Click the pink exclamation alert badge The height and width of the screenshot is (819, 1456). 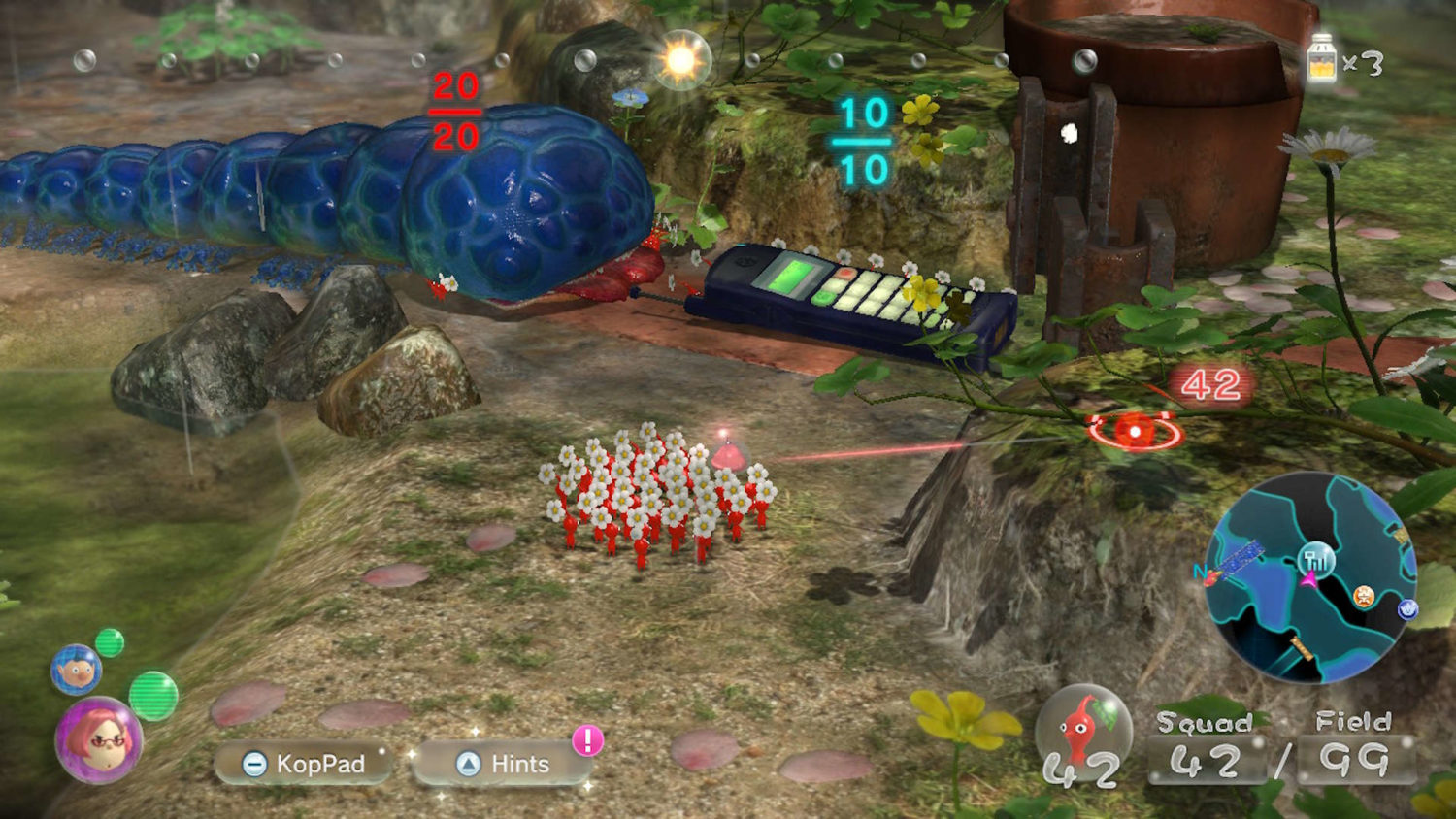pos(587,740)
